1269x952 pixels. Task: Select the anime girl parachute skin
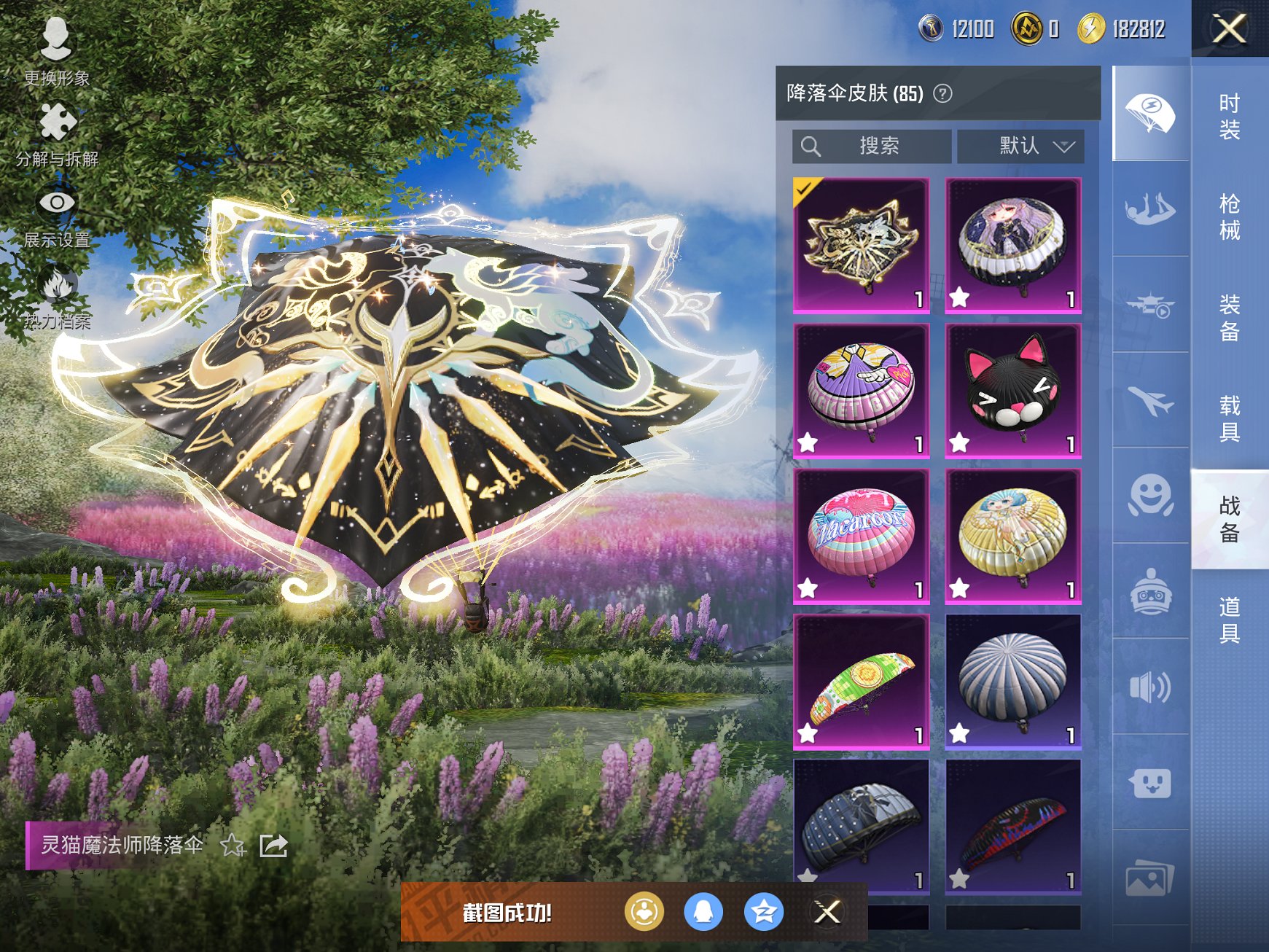coord(1012,246)
